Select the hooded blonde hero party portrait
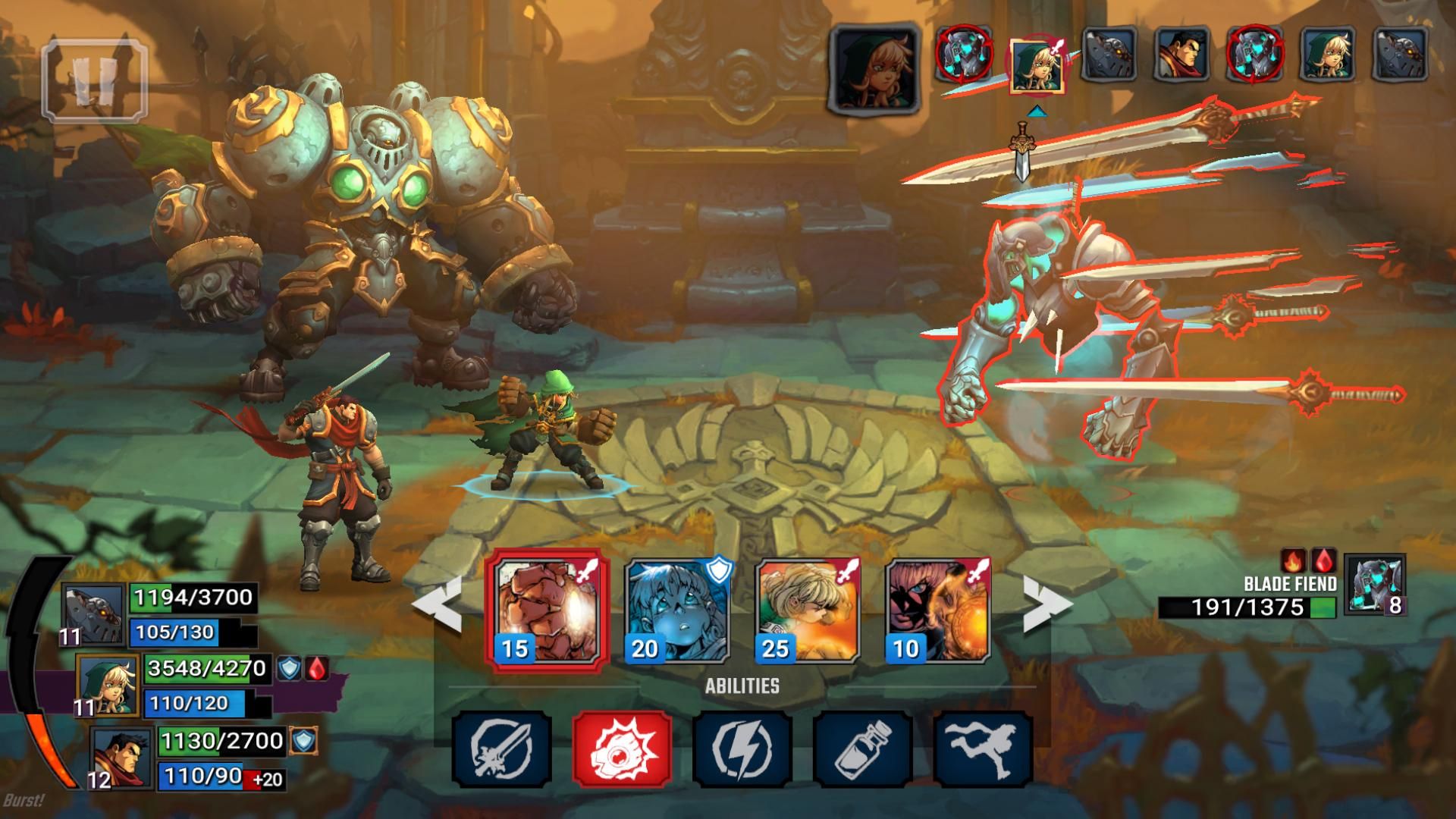This screenshot has height=819, width=1456. [x=108, y=685]
